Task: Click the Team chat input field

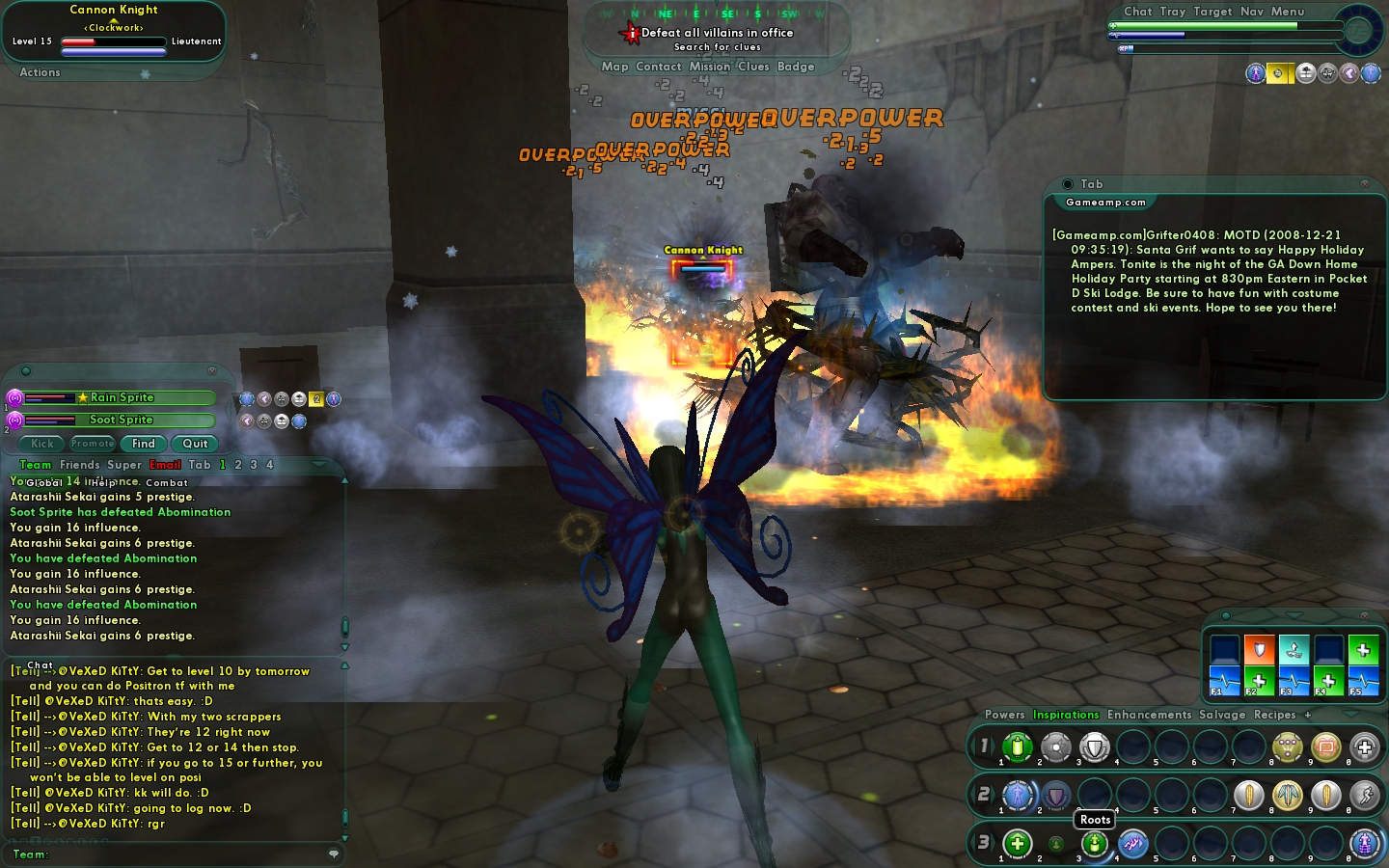Action: [183, 854]
